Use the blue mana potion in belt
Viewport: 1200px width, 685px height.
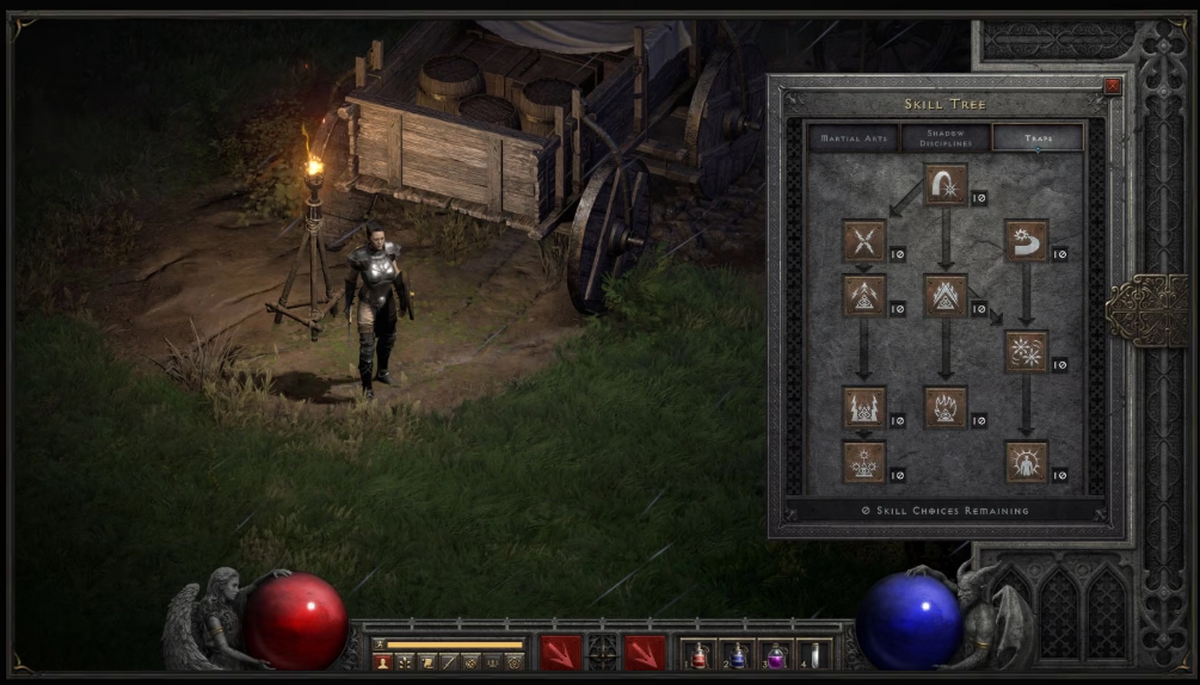(738, 655)
